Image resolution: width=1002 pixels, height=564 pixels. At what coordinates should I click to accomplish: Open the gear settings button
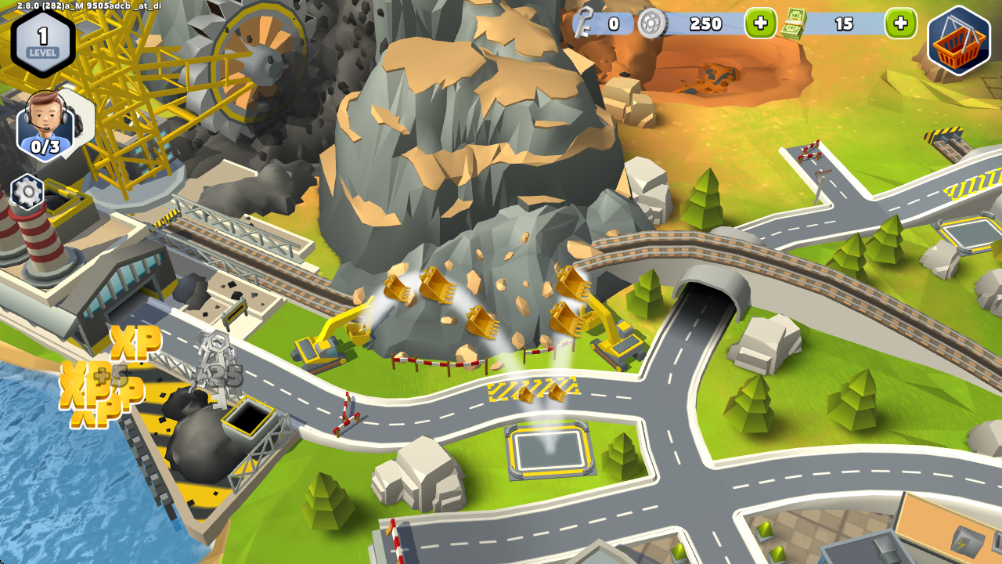click(27, 190)
